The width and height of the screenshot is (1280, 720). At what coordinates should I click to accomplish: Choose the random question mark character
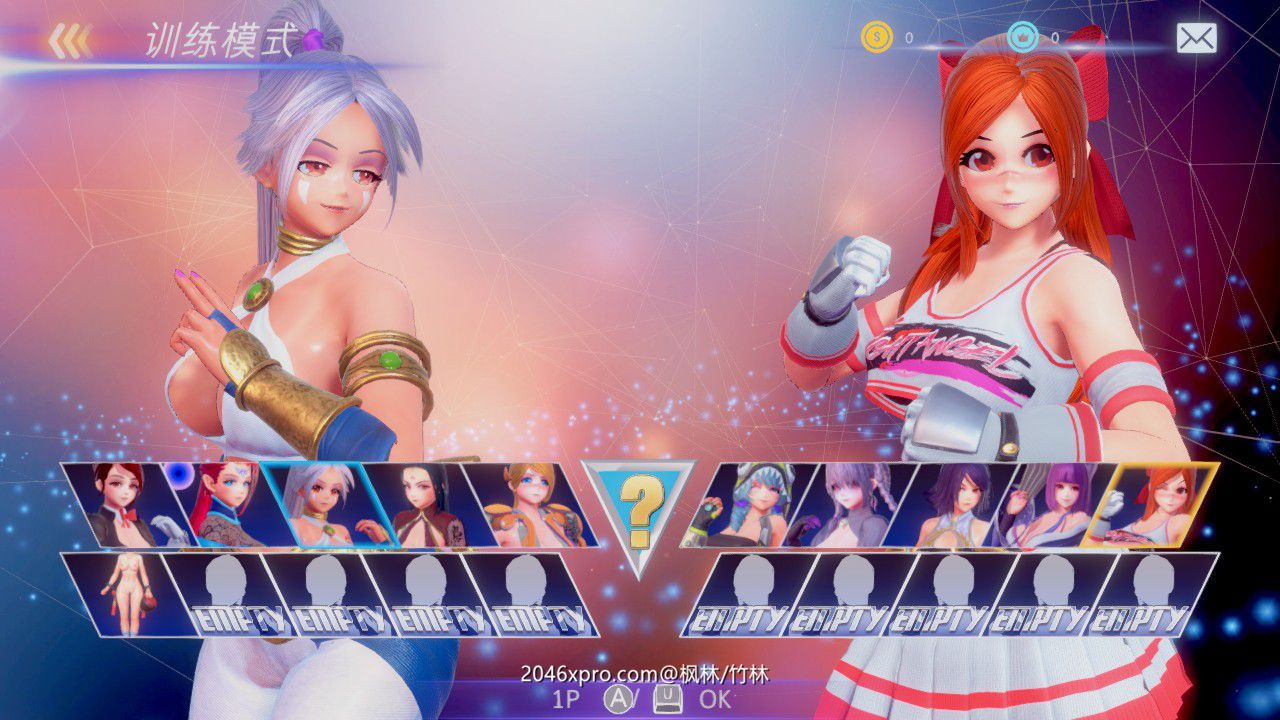(640, 512)
